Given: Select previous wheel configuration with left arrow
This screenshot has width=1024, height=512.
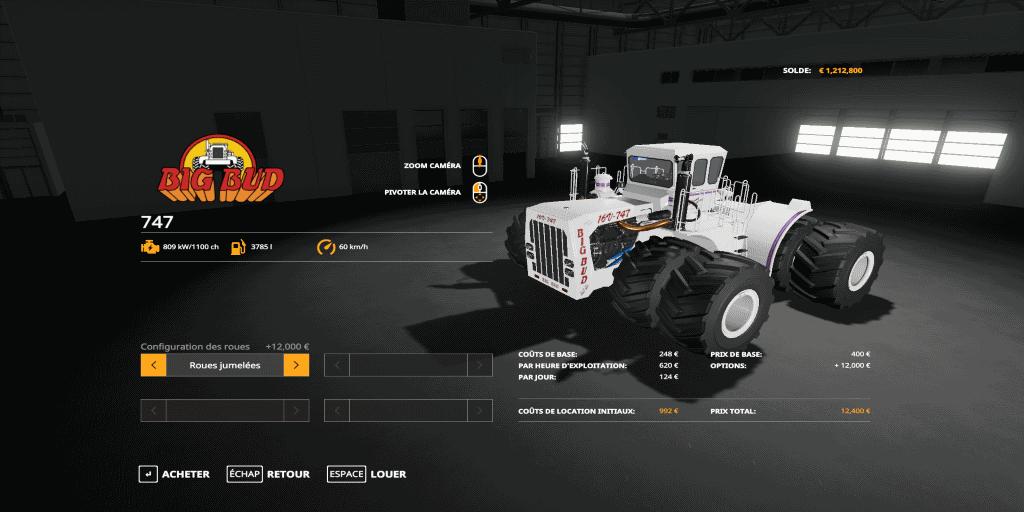Looking at the screenshot, I should 153,365.
